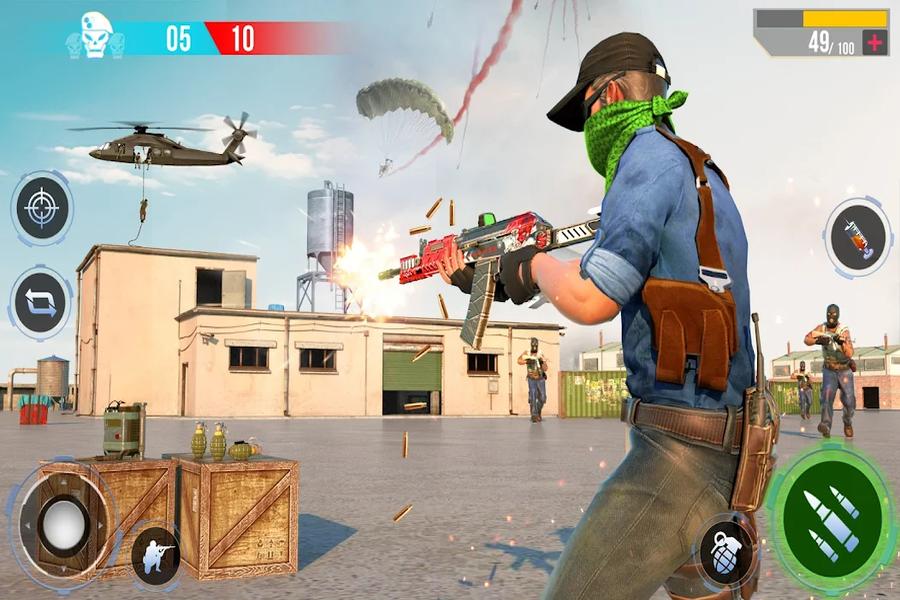The image size is (900, 600).
Task: Use the health syringe button
Action: 858,238
